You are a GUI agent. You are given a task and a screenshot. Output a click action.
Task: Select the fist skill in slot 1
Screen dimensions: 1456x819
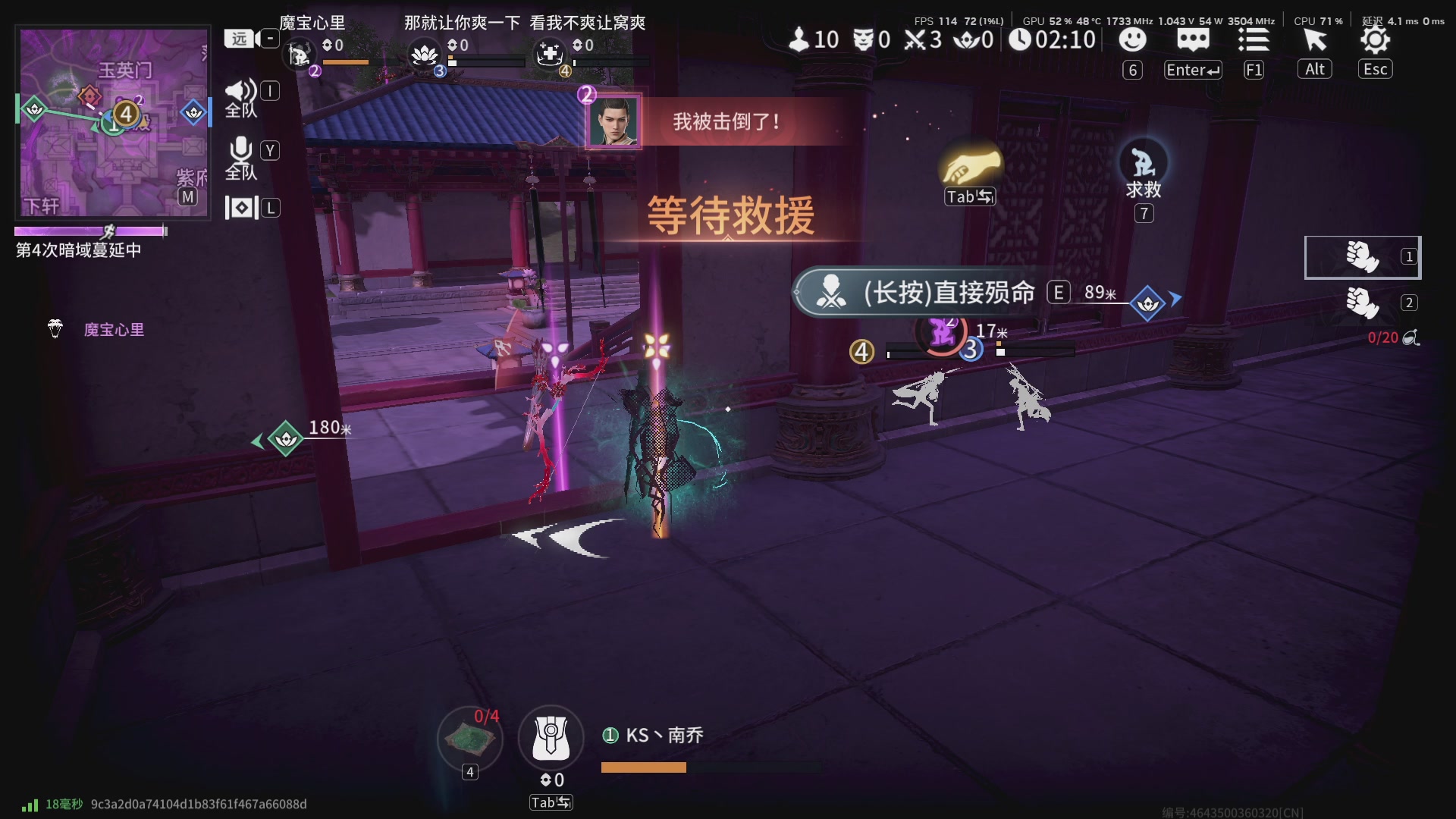[x=1361, y=257]
